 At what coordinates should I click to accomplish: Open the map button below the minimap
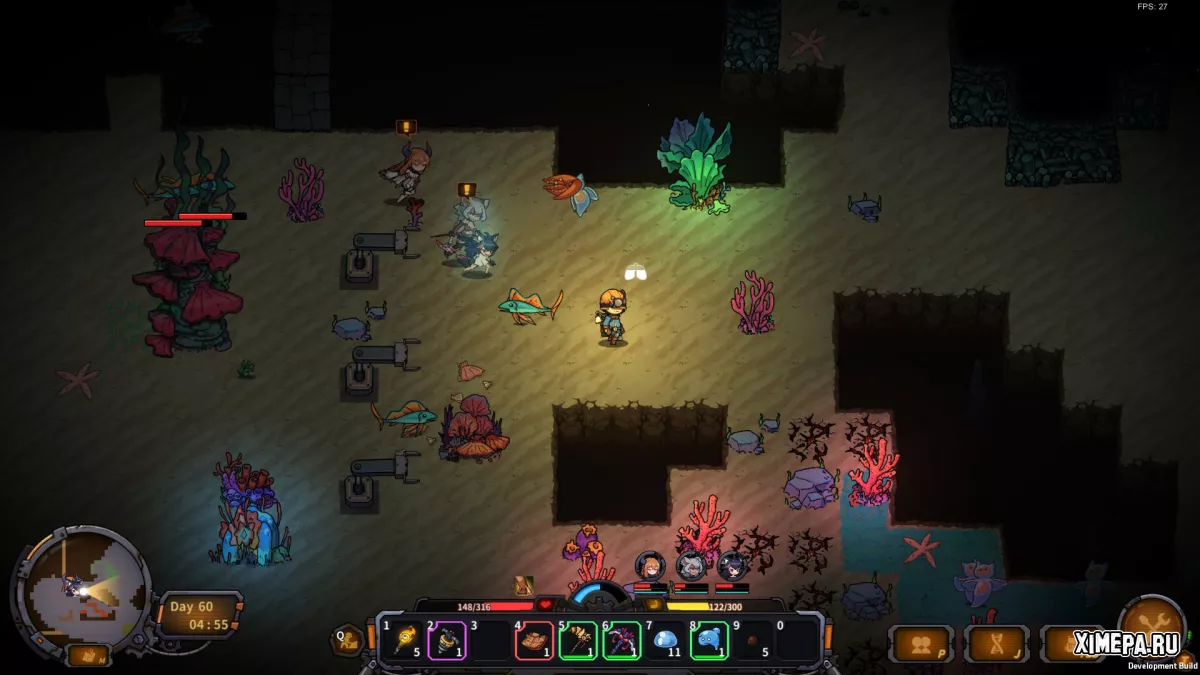[x=88, y=656]
